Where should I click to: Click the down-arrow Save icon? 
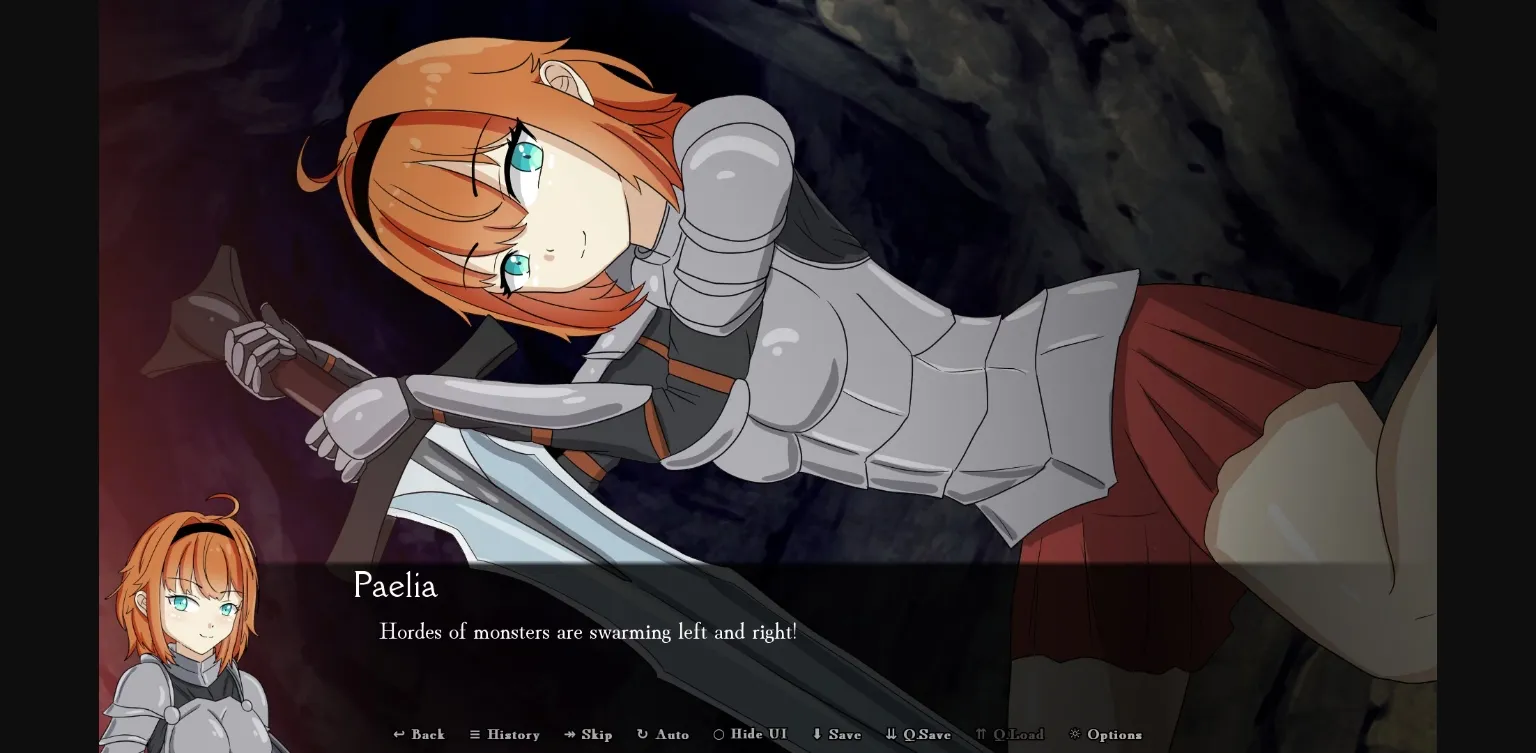coord(815,734)
